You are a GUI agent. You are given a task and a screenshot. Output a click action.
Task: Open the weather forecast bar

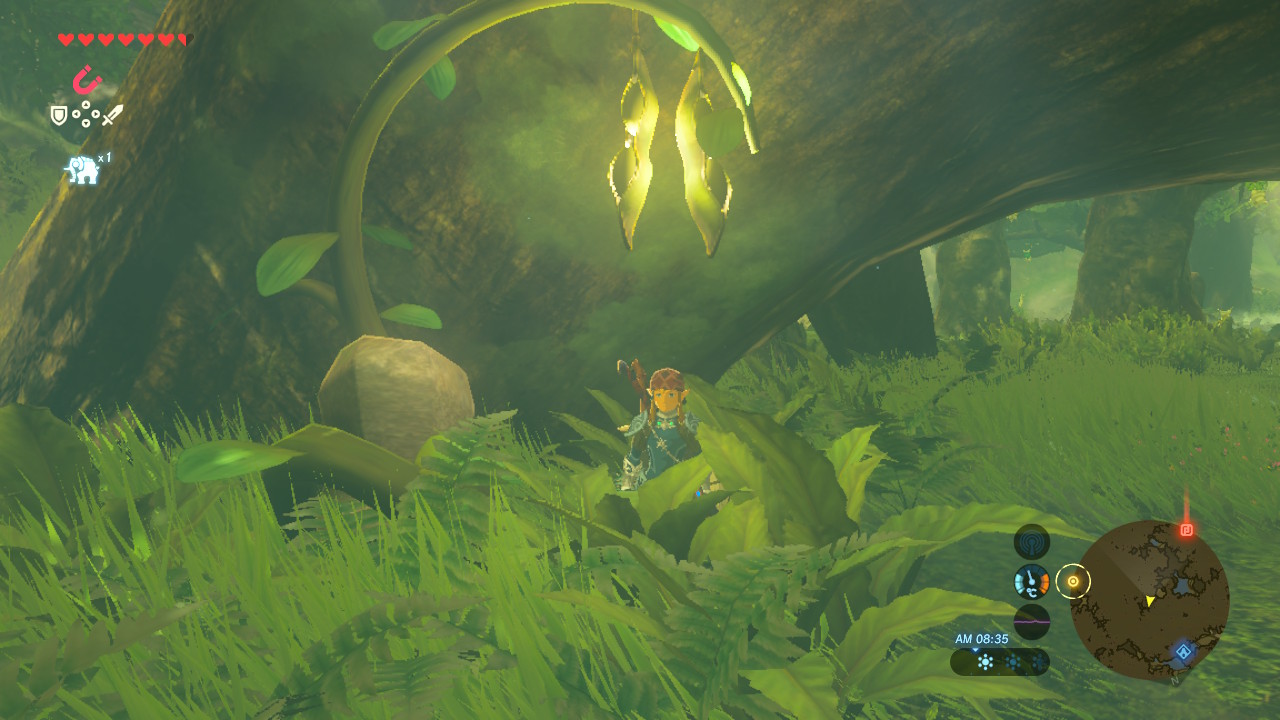tap(1000, 661)
